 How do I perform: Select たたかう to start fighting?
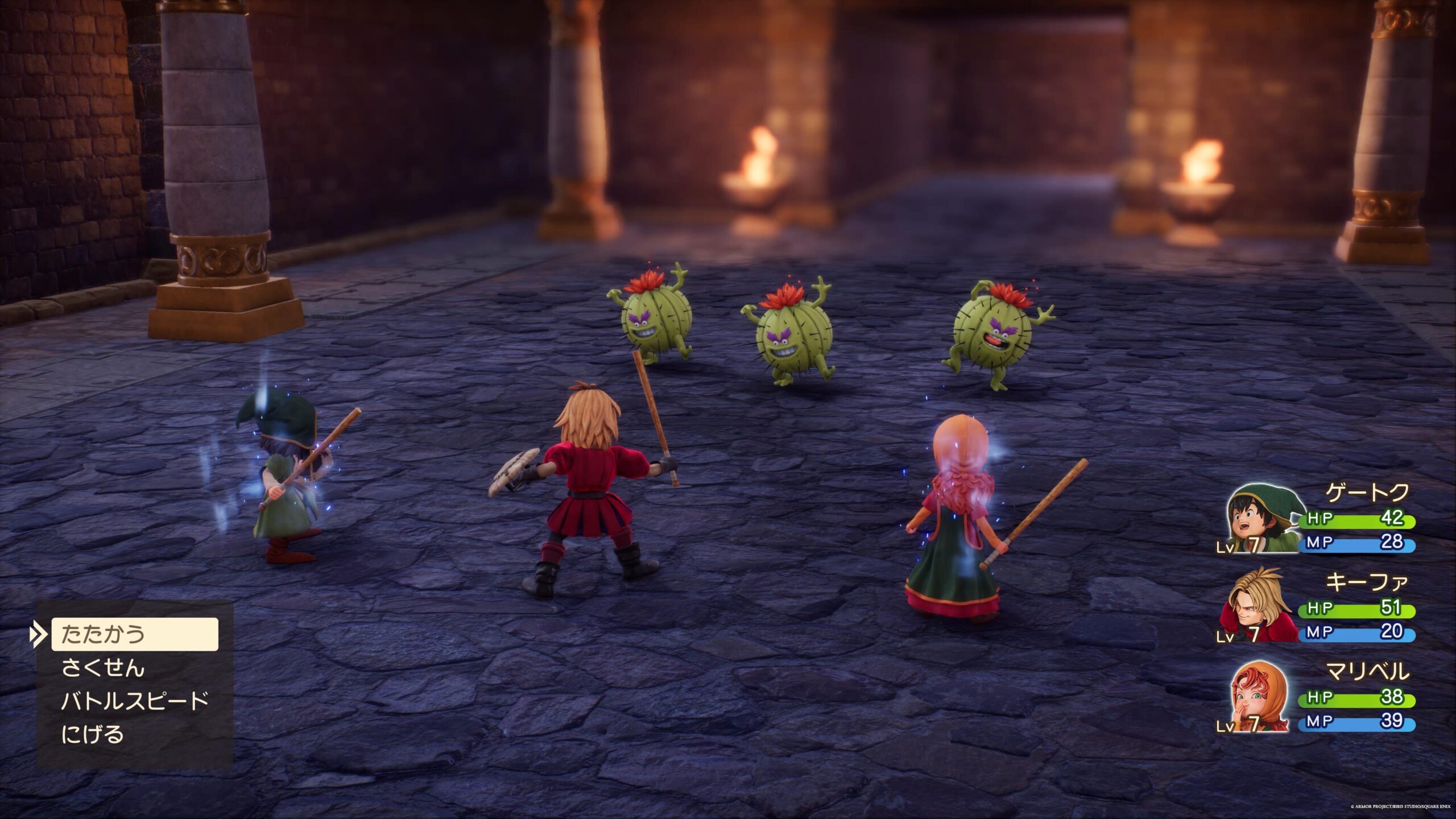pos(134,634)
